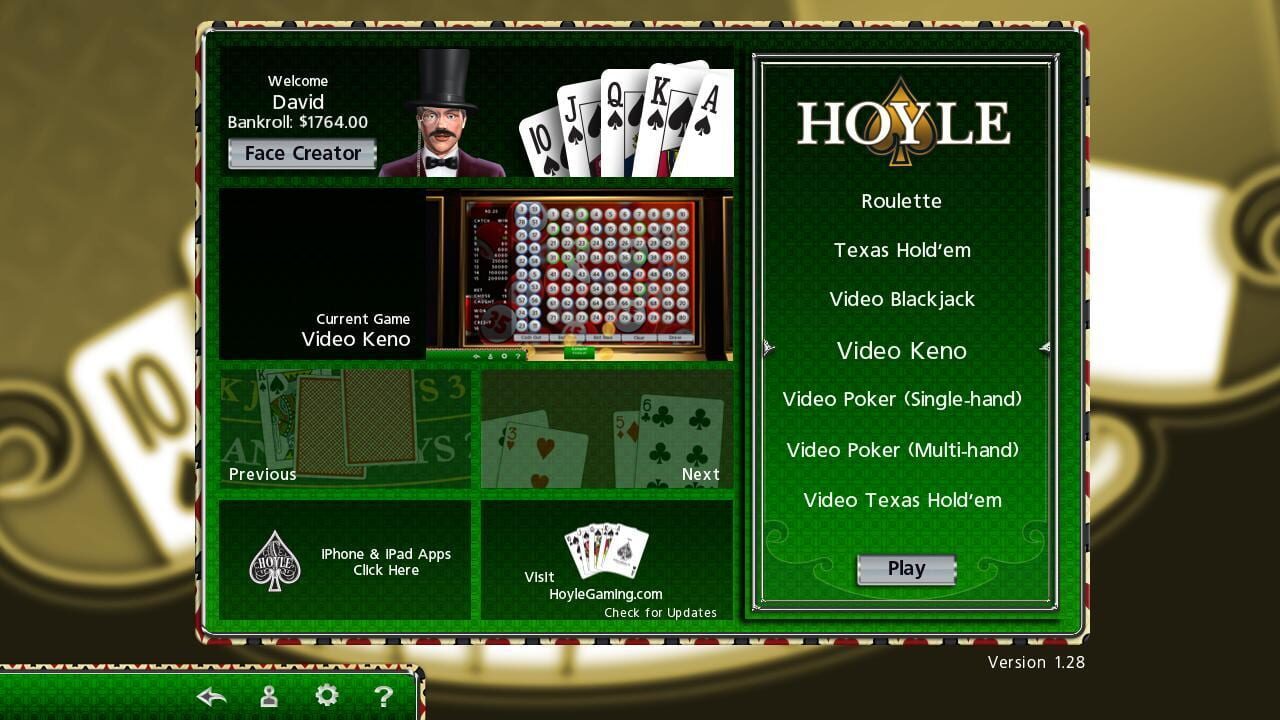Click the Next game preview thumbnail
This screenshot has height=720, width=1280.
[x=605, y=430]
